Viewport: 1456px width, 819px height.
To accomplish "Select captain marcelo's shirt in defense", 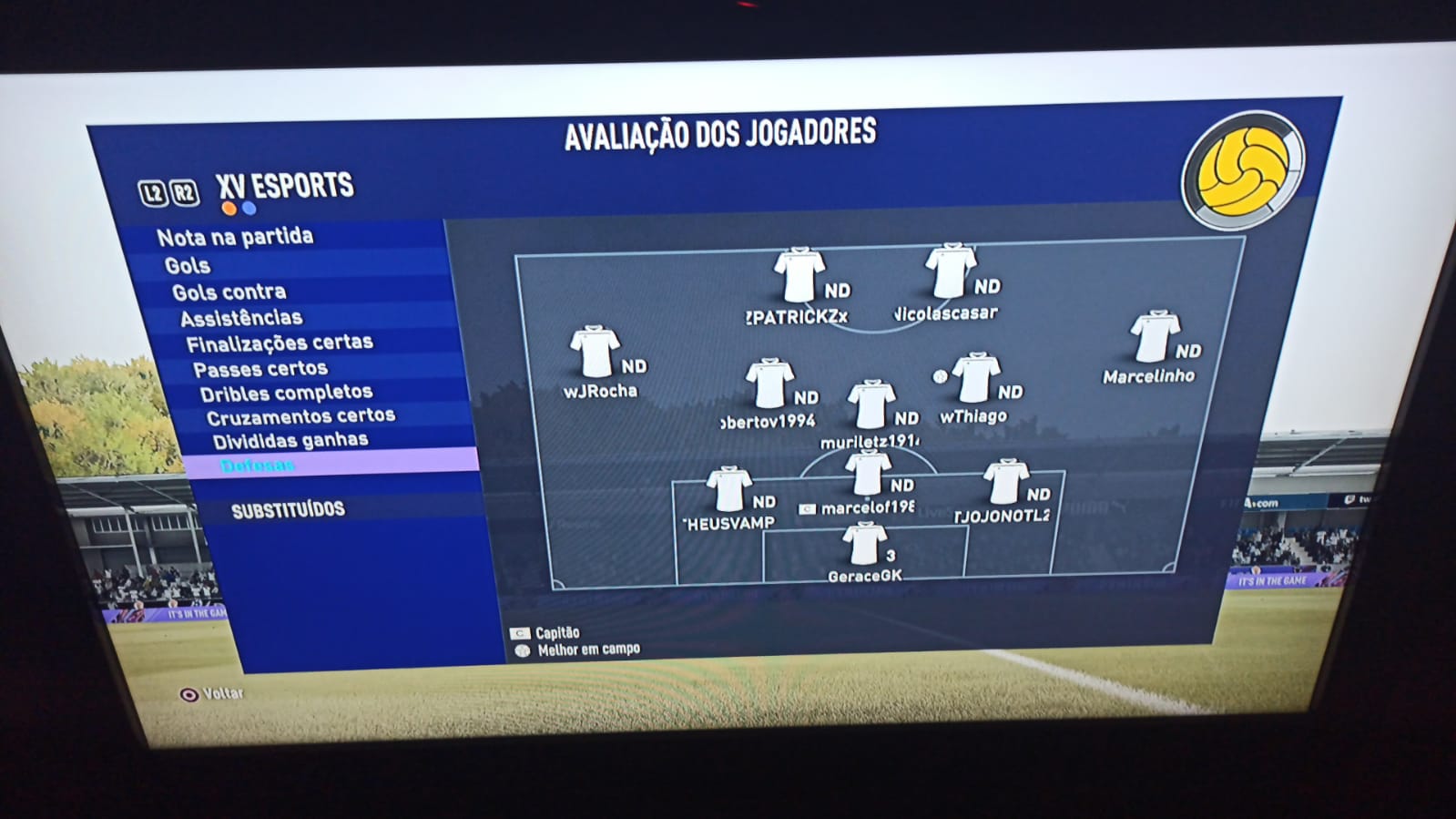I will tap(868, 474).
